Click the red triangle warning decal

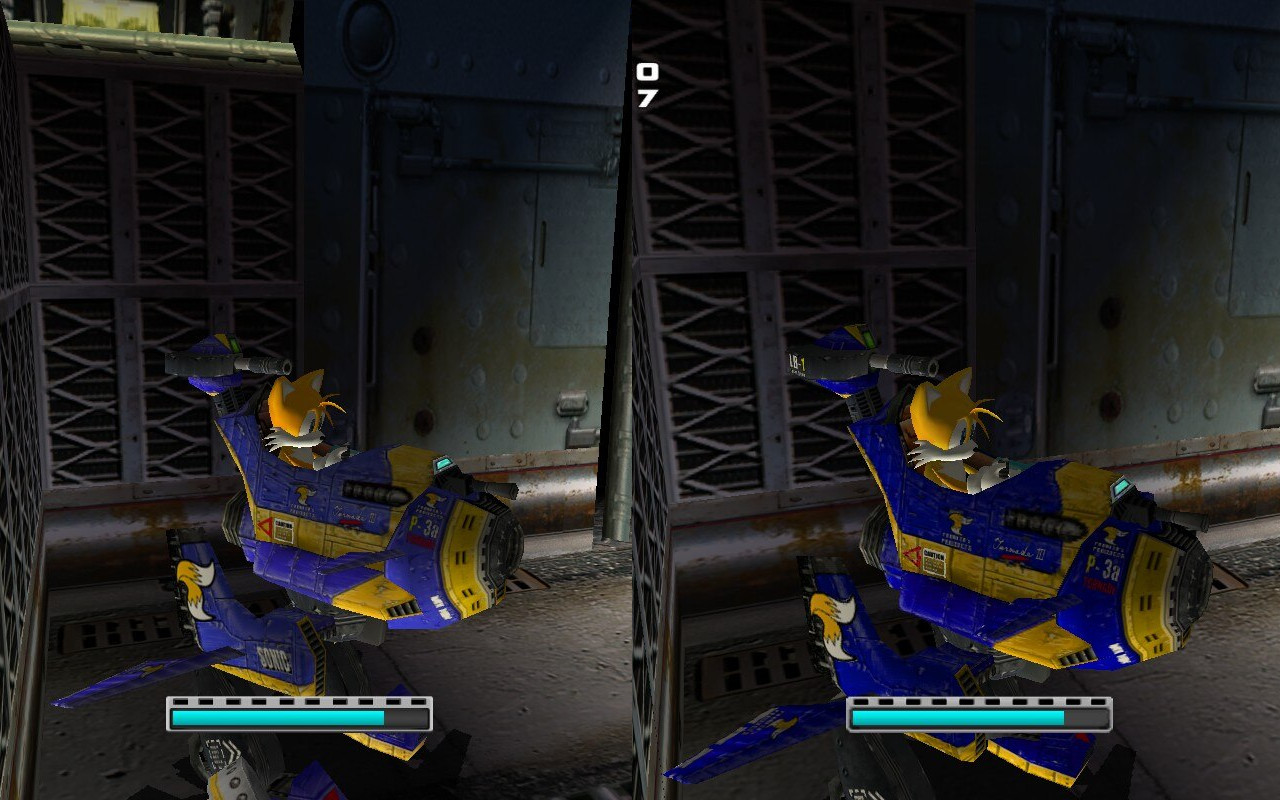[x=265, y=526]
